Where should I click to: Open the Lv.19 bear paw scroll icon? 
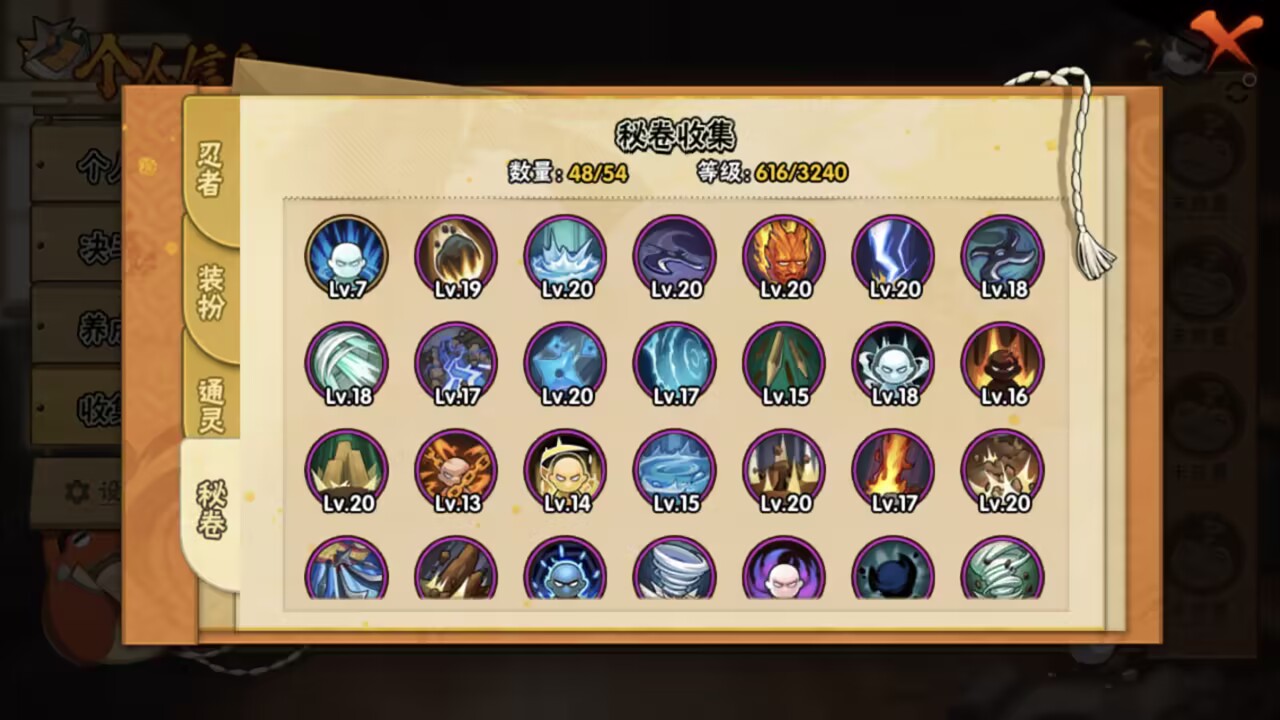[456, 256]
